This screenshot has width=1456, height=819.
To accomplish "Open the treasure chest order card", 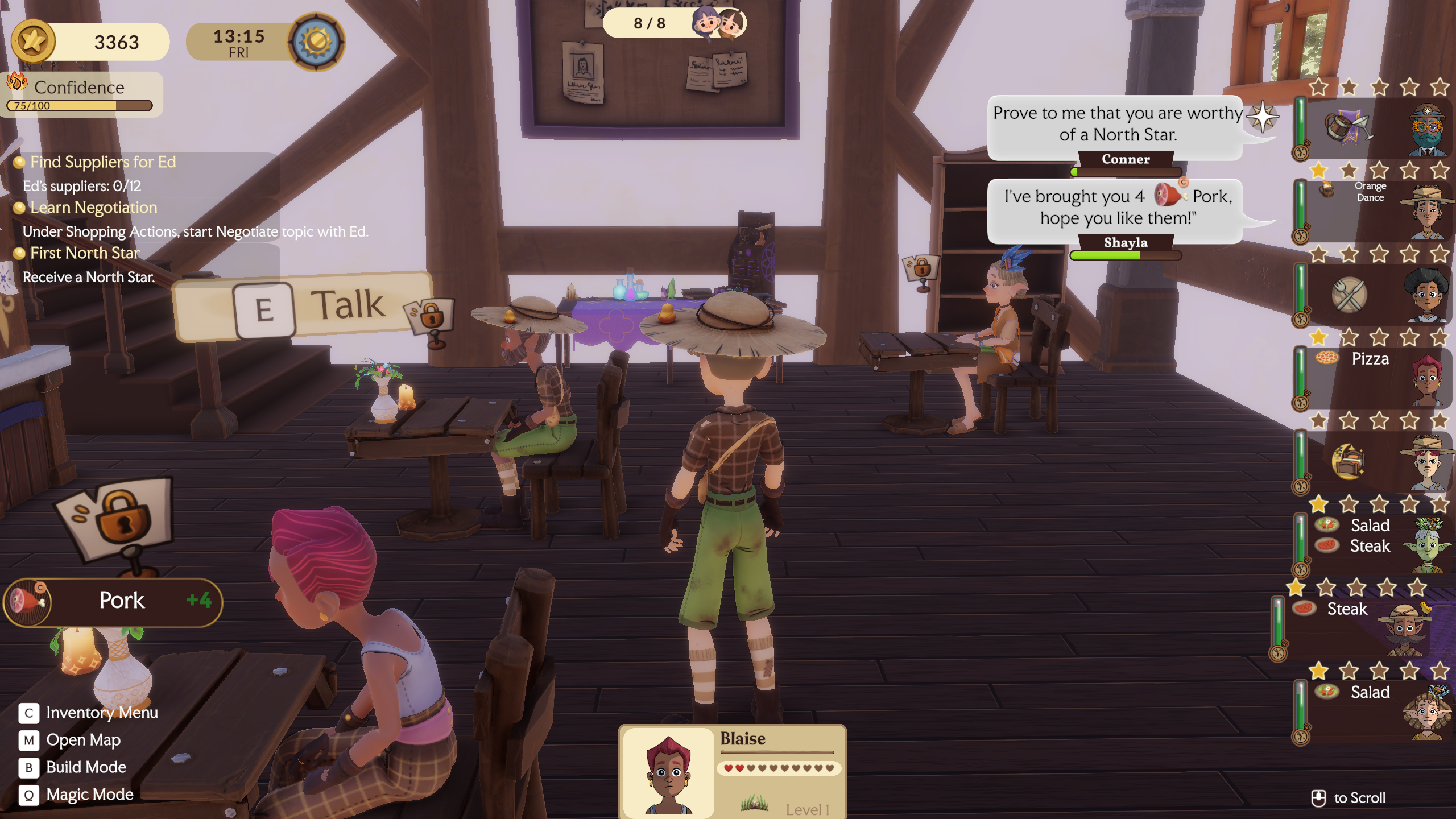I will click(1376, 461).
